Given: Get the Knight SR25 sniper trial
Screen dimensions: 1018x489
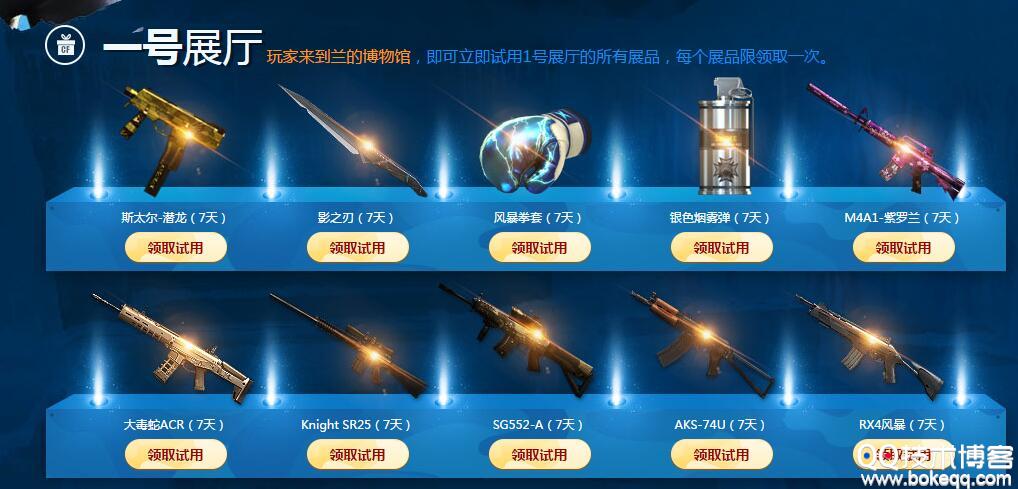Looking at the screenshot, I should (357, 454).
